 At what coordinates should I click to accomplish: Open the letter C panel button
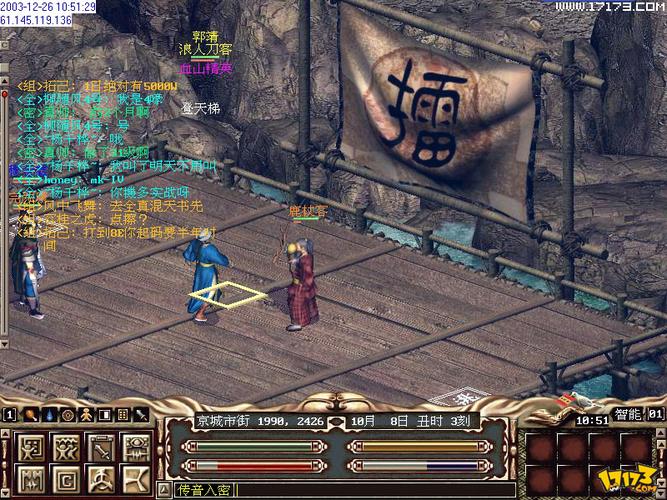click(66, 479)
